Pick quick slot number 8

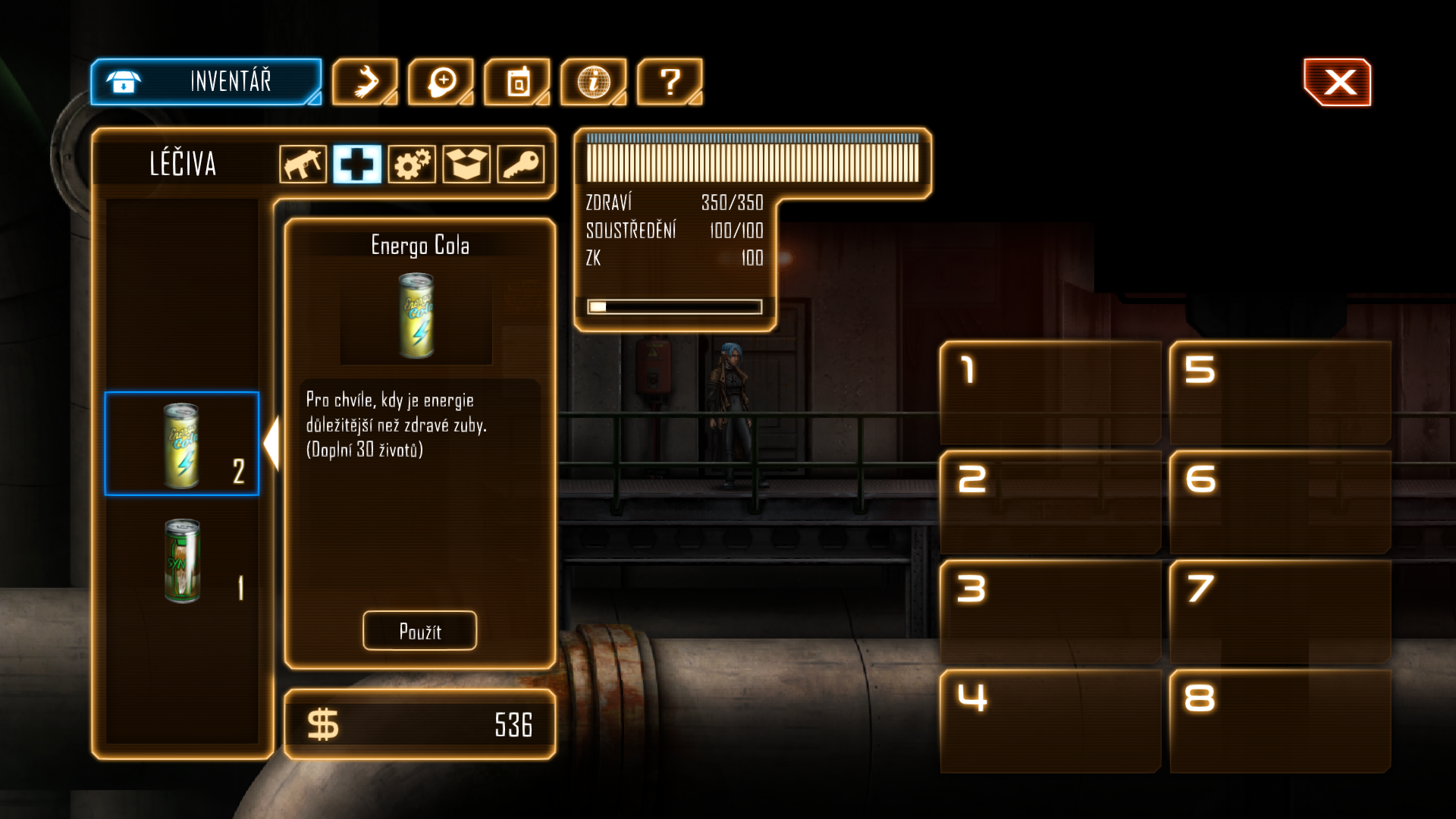(x=1280, y=720)
